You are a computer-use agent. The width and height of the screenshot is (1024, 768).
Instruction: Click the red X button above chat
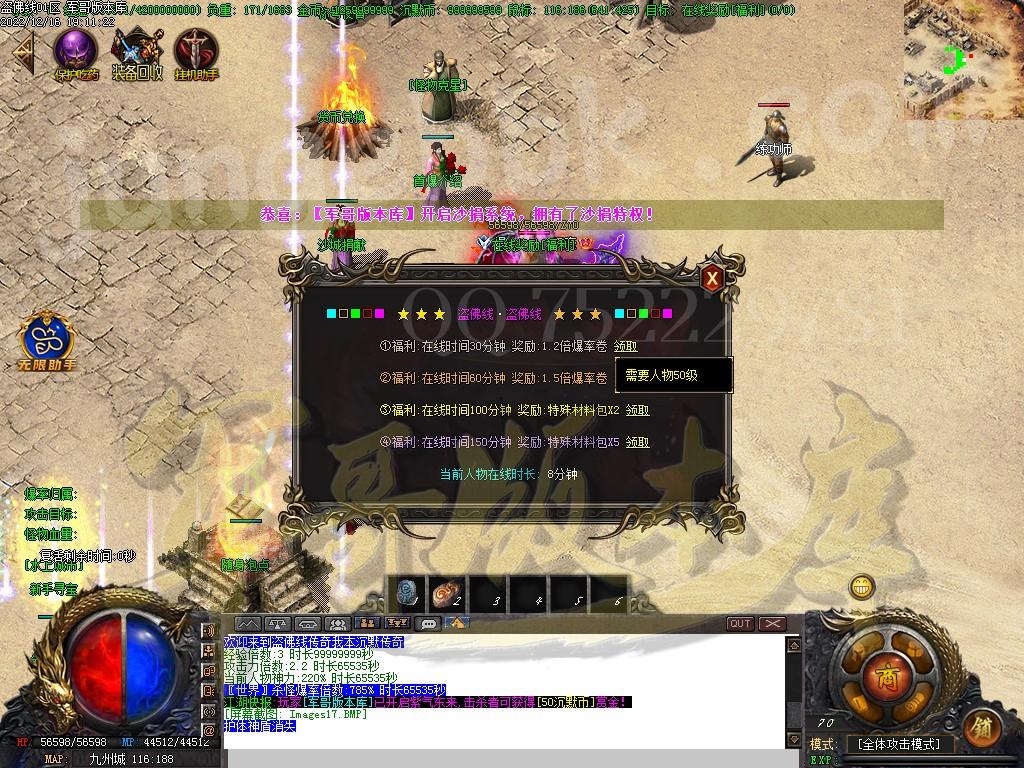coord(772,623)
